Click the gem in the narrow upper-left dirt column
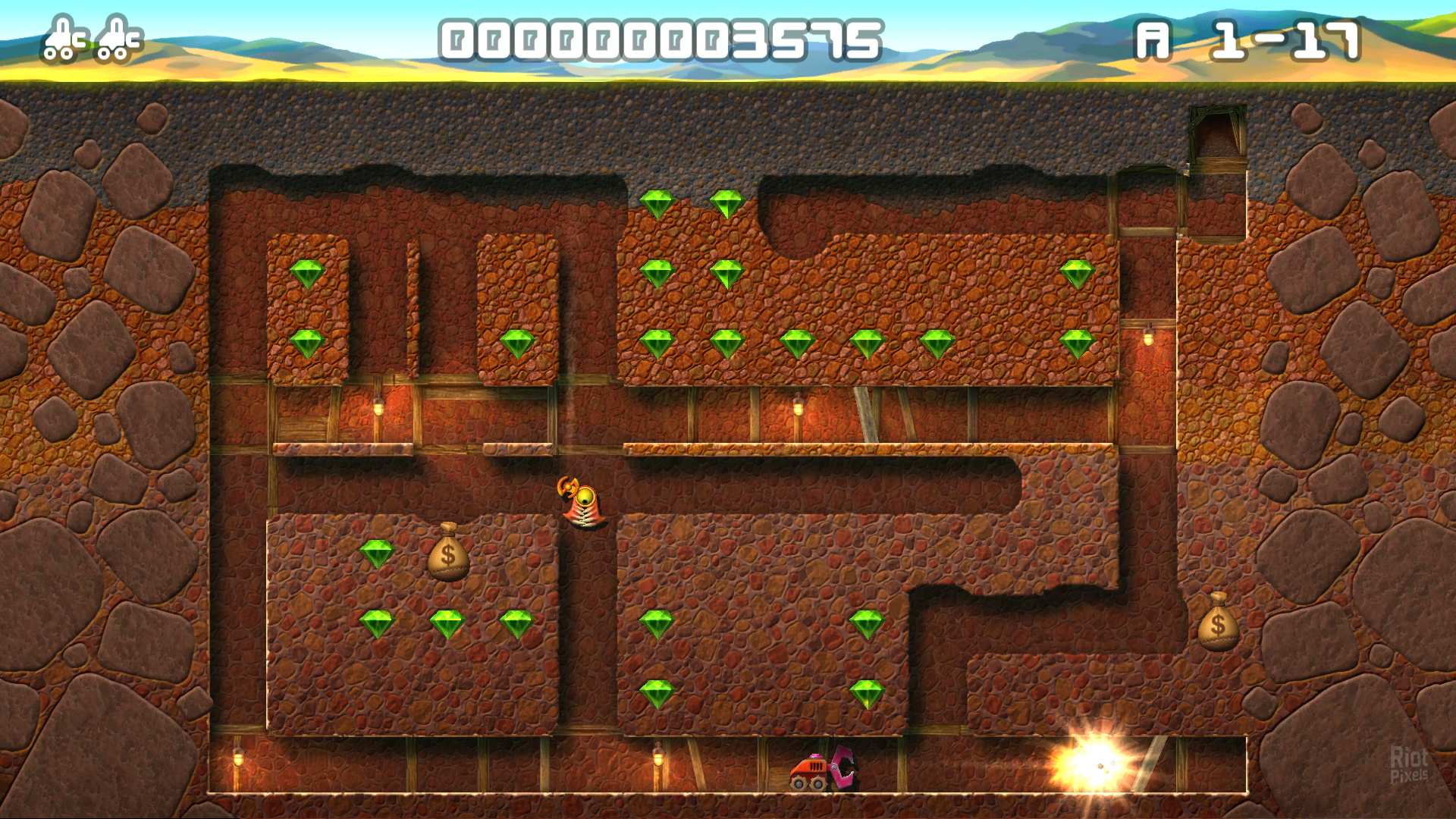Image resolution: width=1456 pixels, height=819 pixels. [x=308, y=275]
